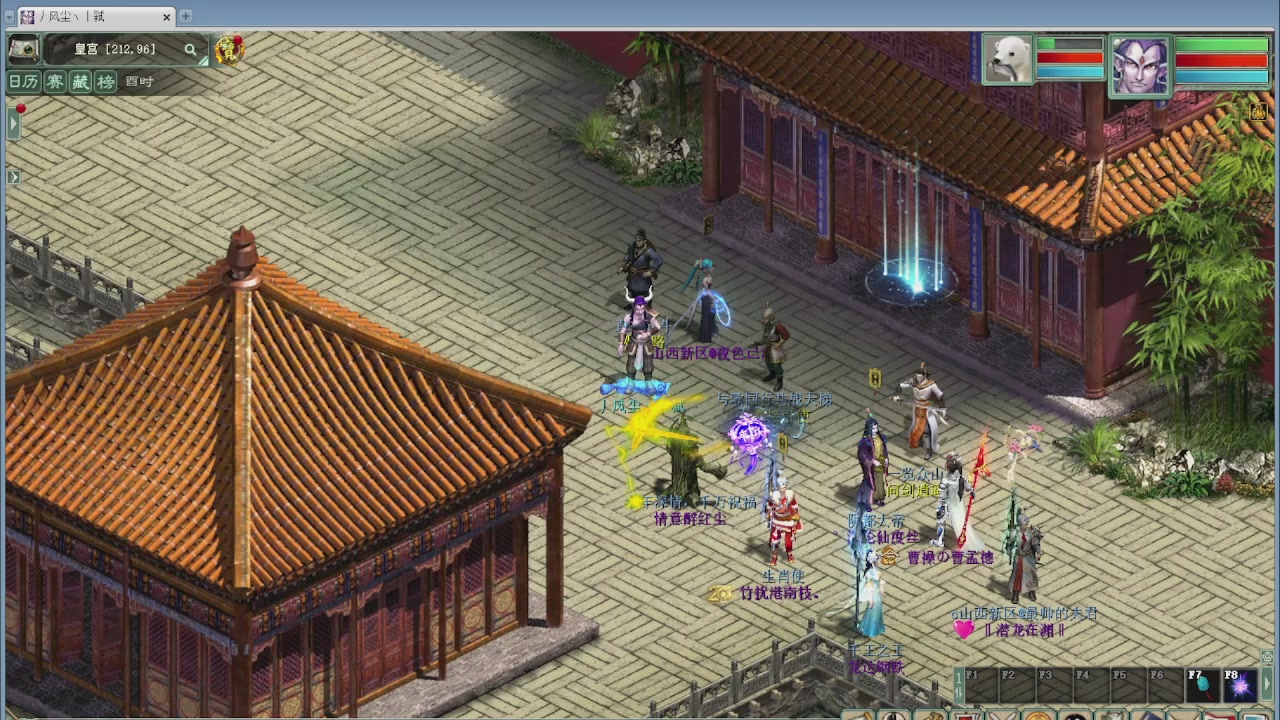Open the minimap navigation icon
Screen dimensions: 1280x720
pos(22,50)
